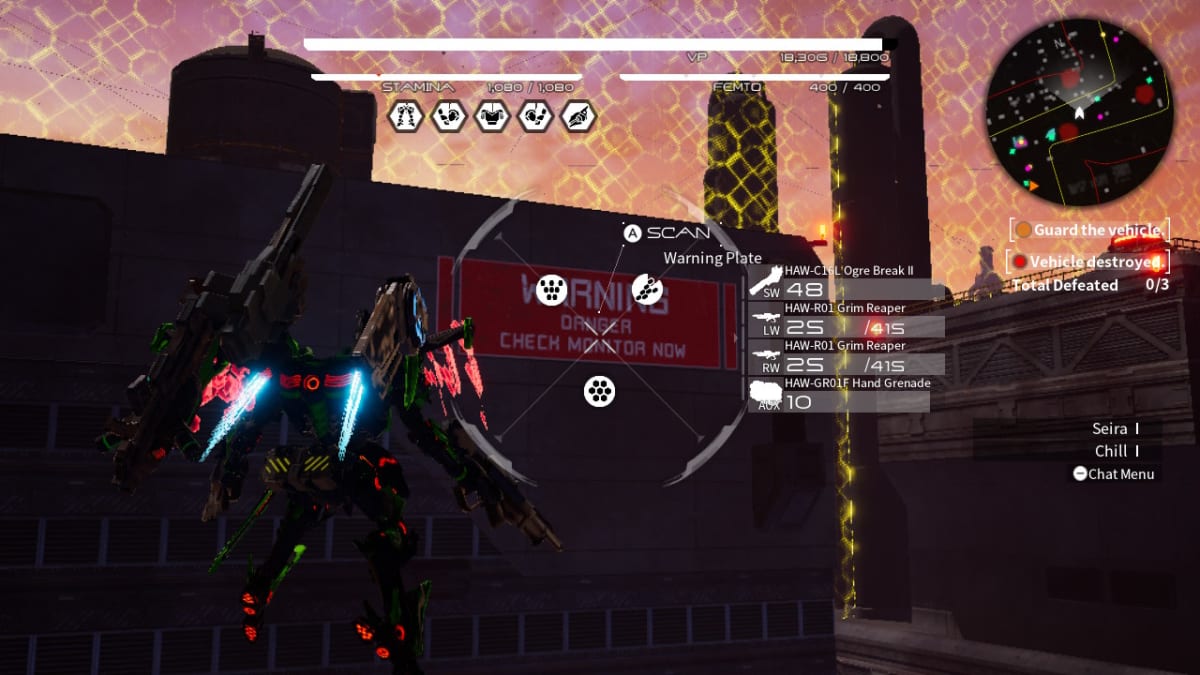Select the SW Ogre Break II weapon slot
Screen dimensions: 1200x675
coord(845,281)
